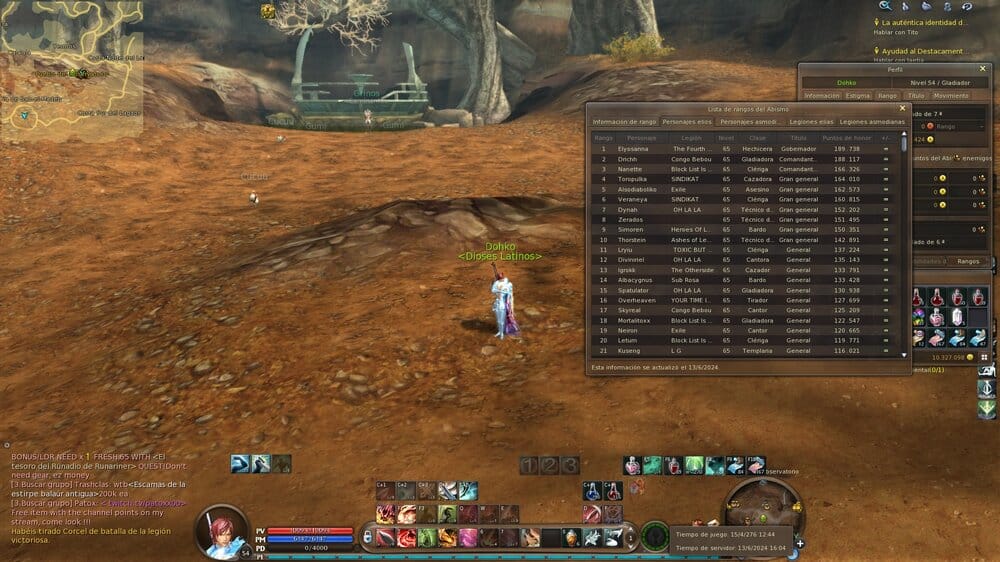
Task: Track the 'La auténtica identidad' quest
Action: 924,22
